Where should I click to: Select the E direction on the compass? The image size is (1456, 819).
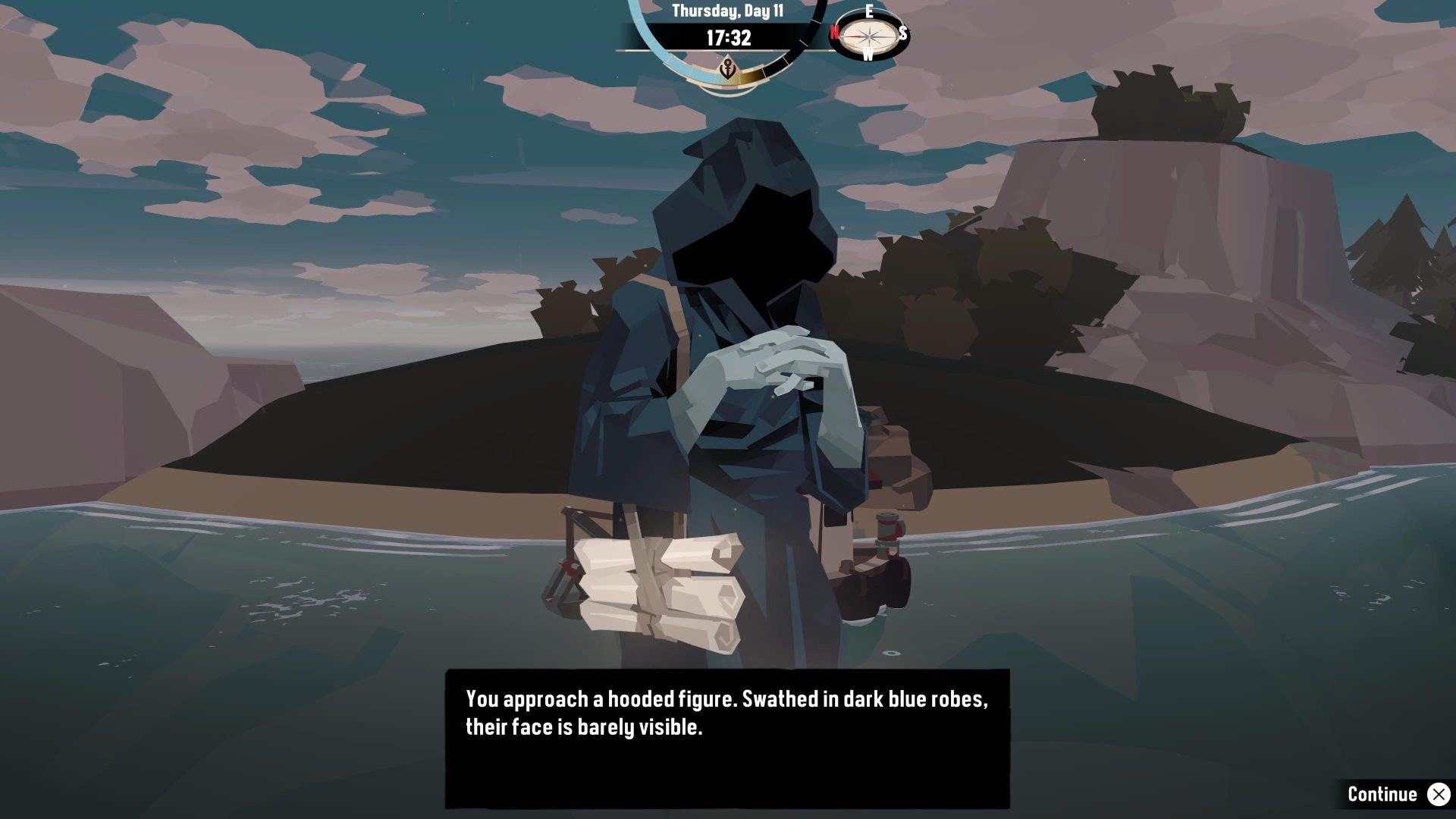point(869,11)
